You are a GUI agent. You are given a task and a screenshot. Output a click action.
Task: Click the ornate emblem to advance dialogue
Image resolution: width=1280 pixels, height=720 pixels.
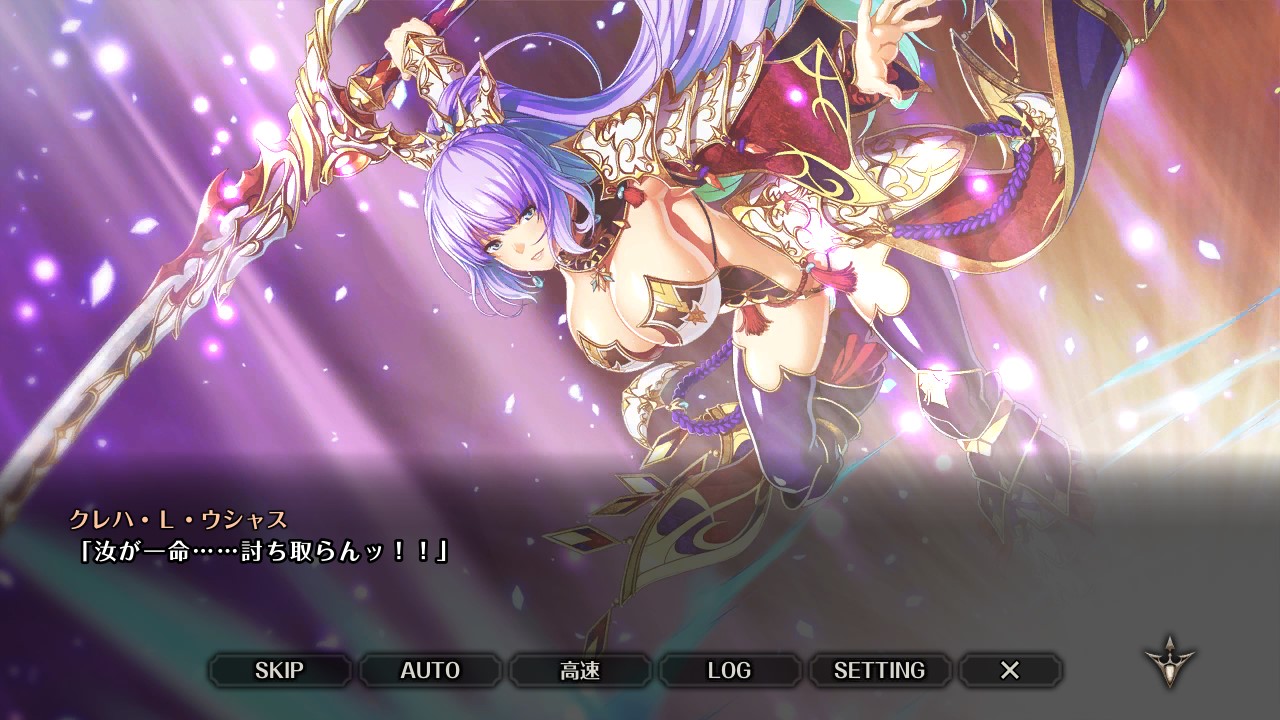point(1170,661)
